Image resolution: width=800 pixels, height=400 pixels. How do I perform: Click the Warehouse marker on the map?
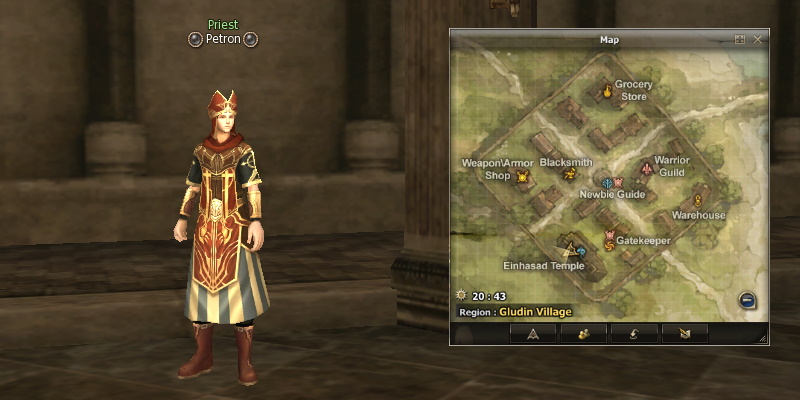[x=697, y=201]
